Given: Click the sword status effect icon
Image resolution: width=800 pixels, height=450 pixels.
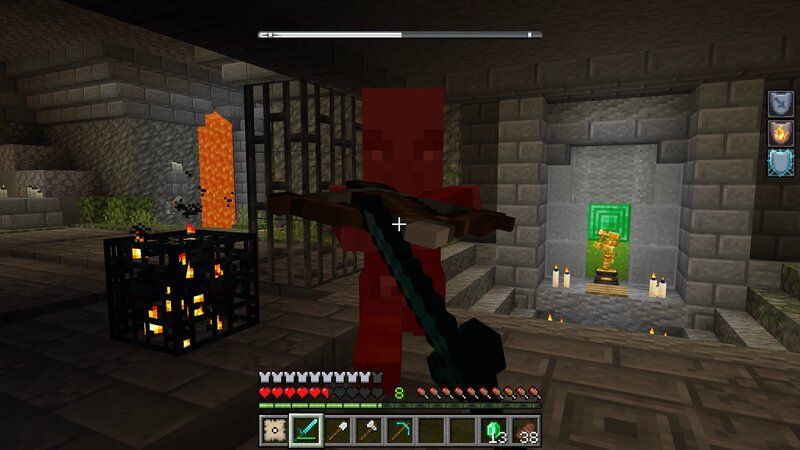Looking at the screenshot, I should point(781,103).
